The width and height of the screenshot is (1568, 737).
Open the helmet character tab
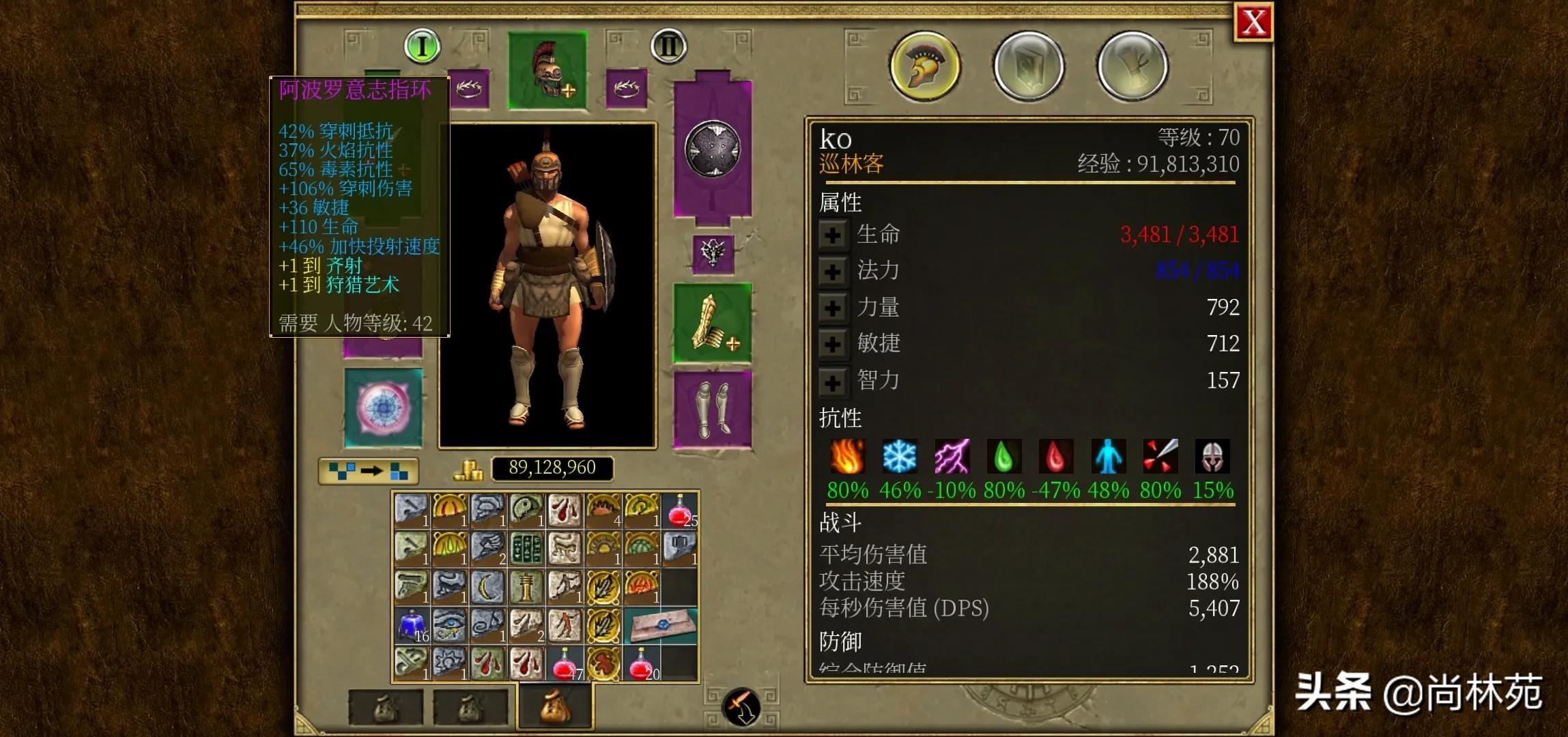point(925,66)
